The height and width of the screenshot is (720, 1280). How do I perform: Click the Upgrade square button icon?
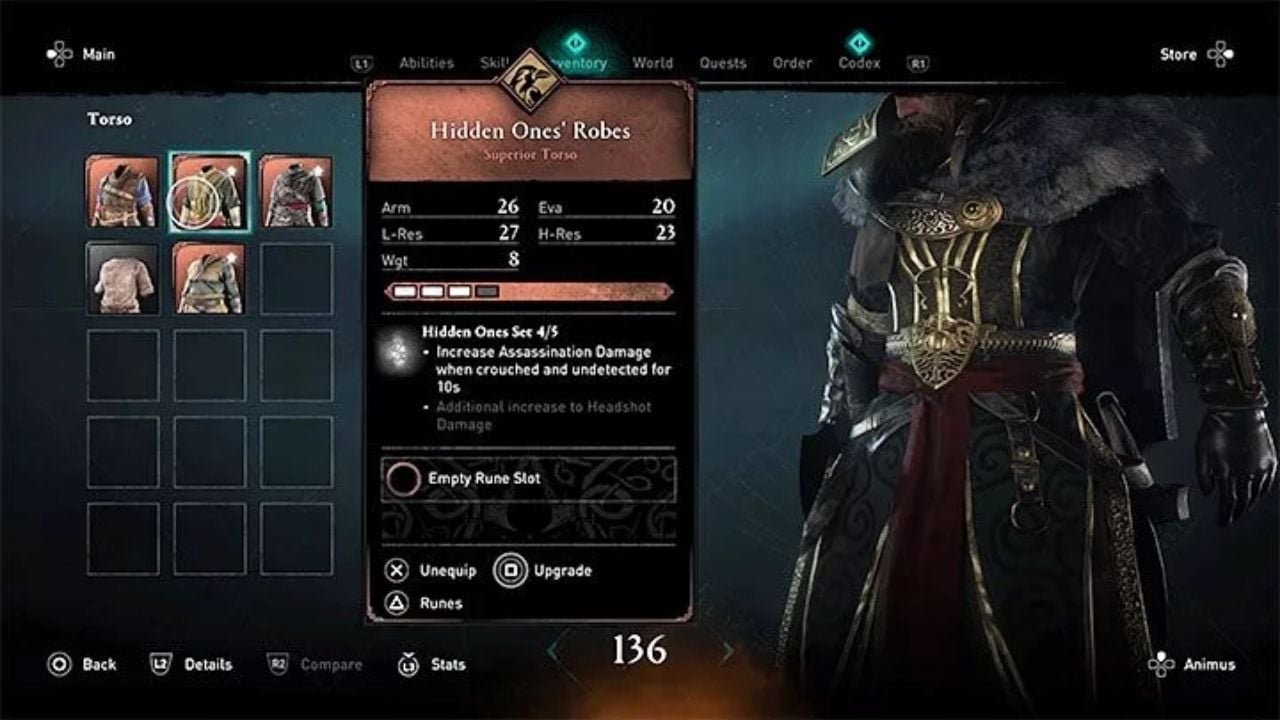coord(509,570)
